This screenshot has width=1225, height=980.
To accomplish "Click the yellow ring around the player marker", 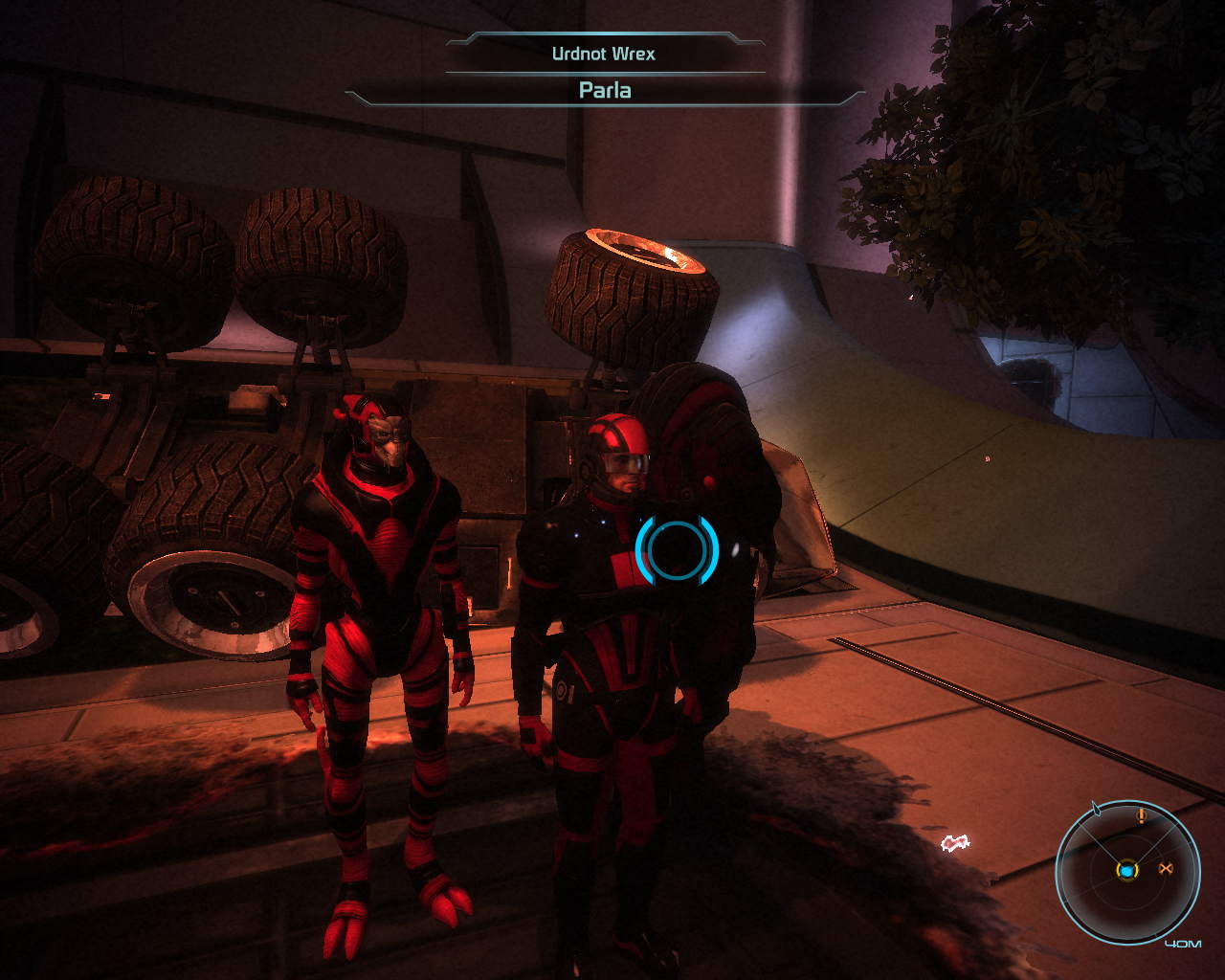I will point(1127,881).
